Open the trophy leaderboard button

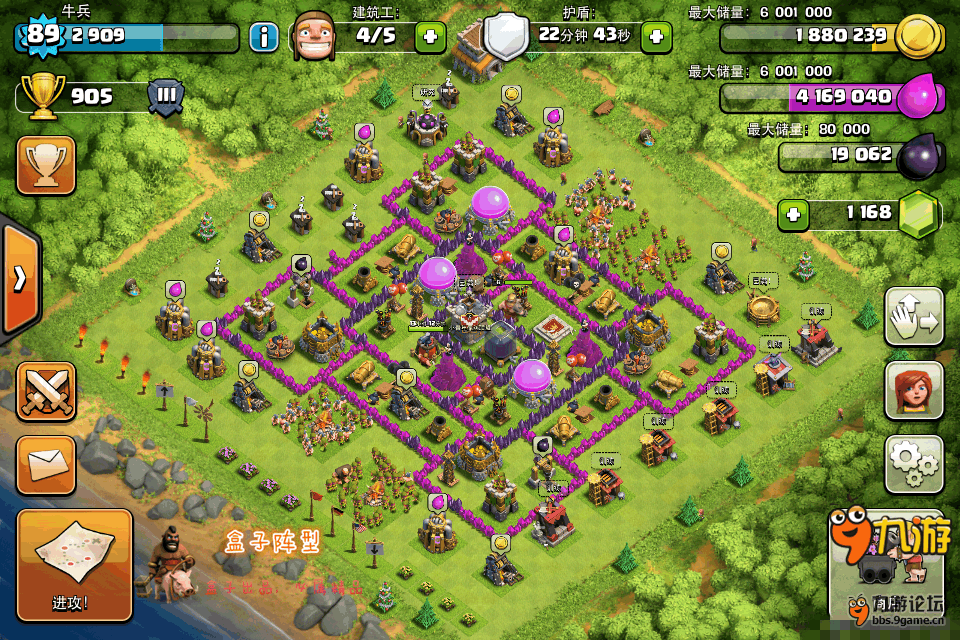point(46,164)
